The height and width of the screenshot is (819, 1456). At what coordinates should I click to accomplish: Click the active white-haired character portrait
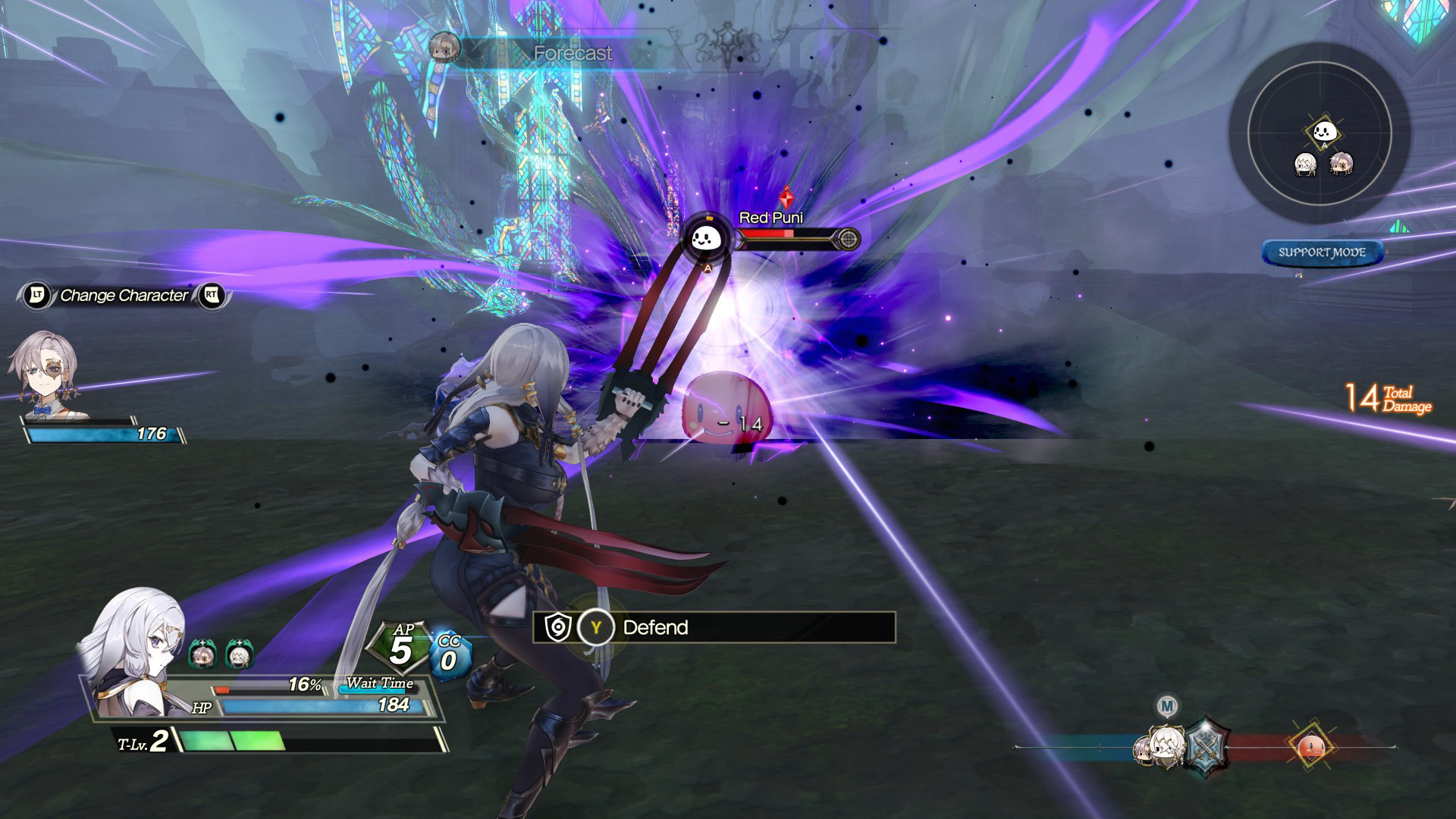135,652
